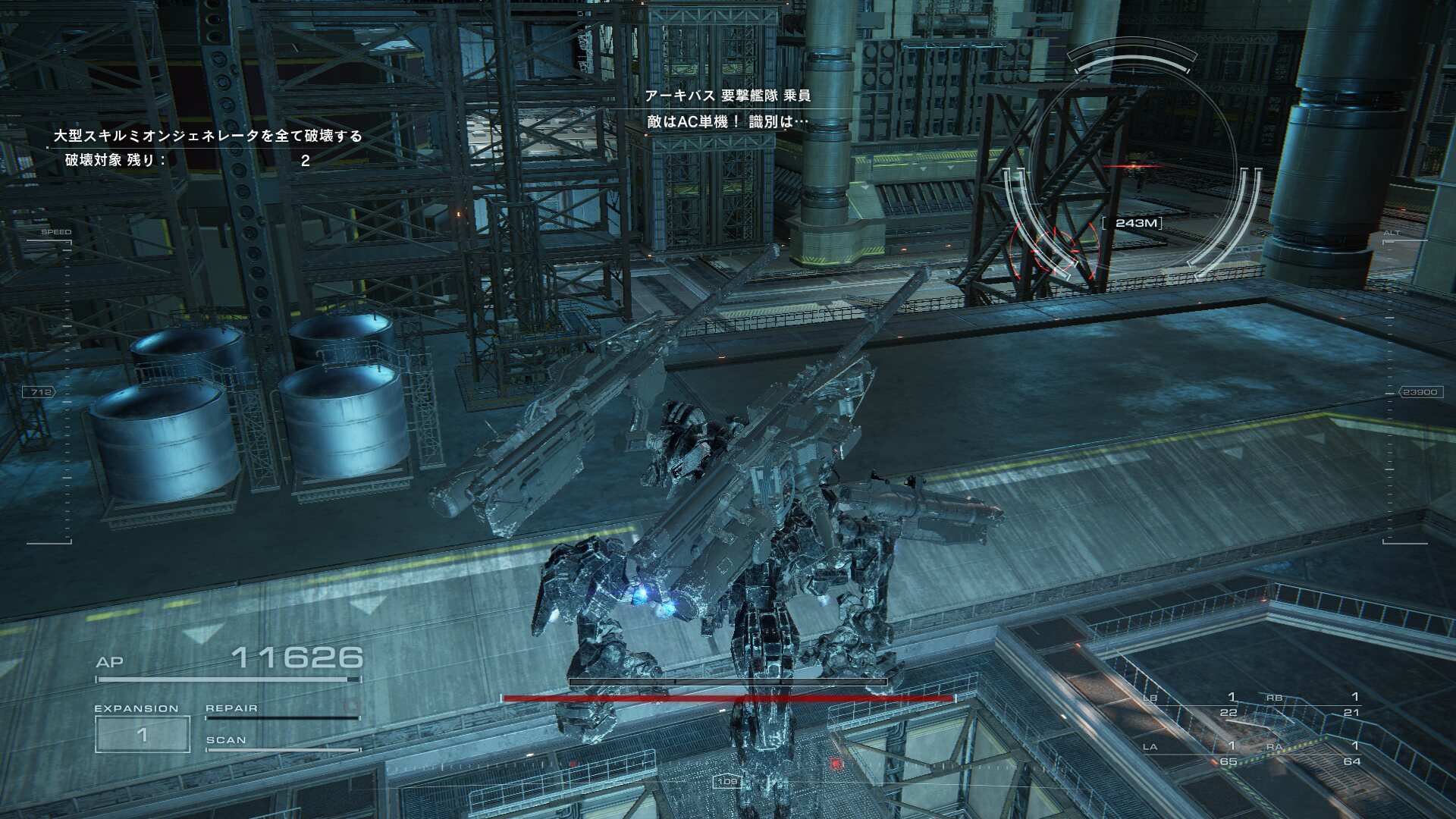
Task: Click the red enemy marker on the compass
Action: pos(836,764)
